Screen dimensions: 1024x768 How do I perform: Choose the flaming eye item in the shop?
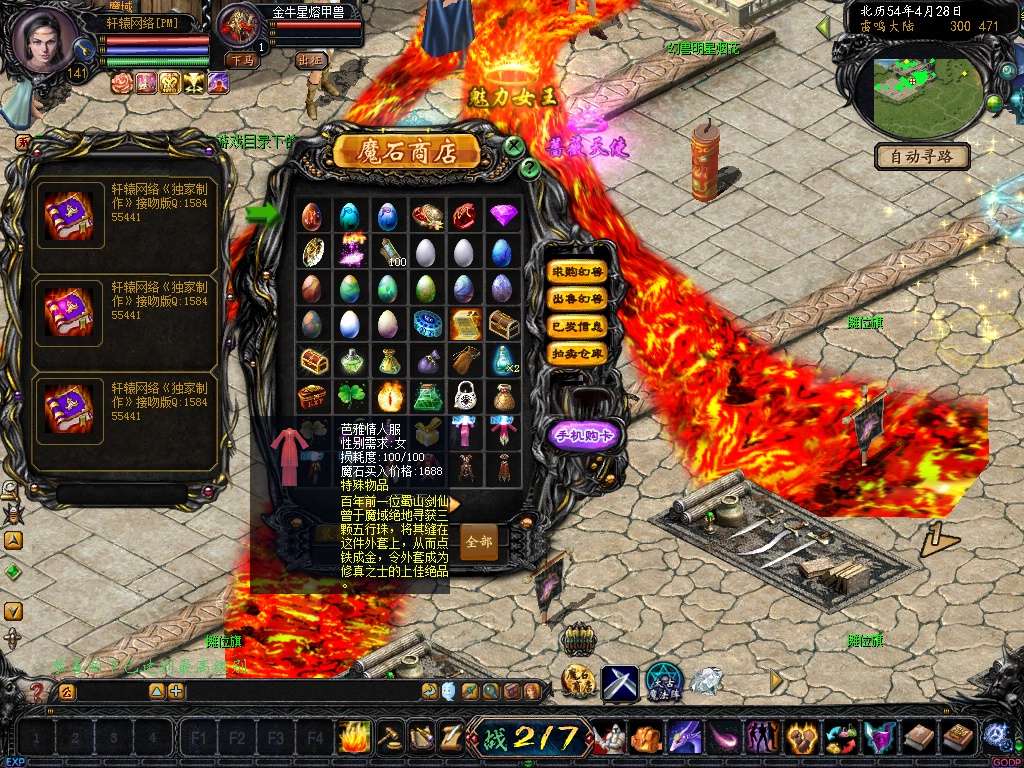388,396
